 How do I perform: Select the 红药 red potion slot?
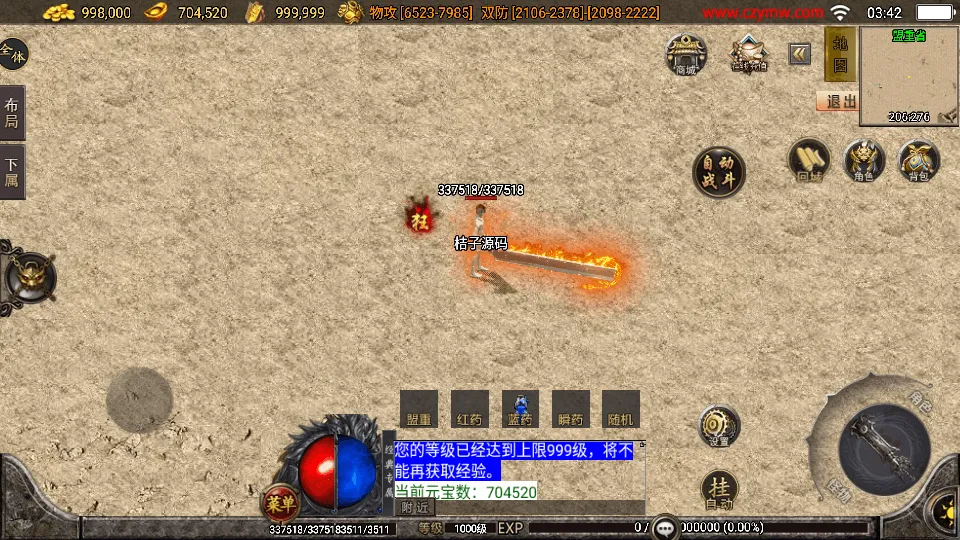point(469,409)
